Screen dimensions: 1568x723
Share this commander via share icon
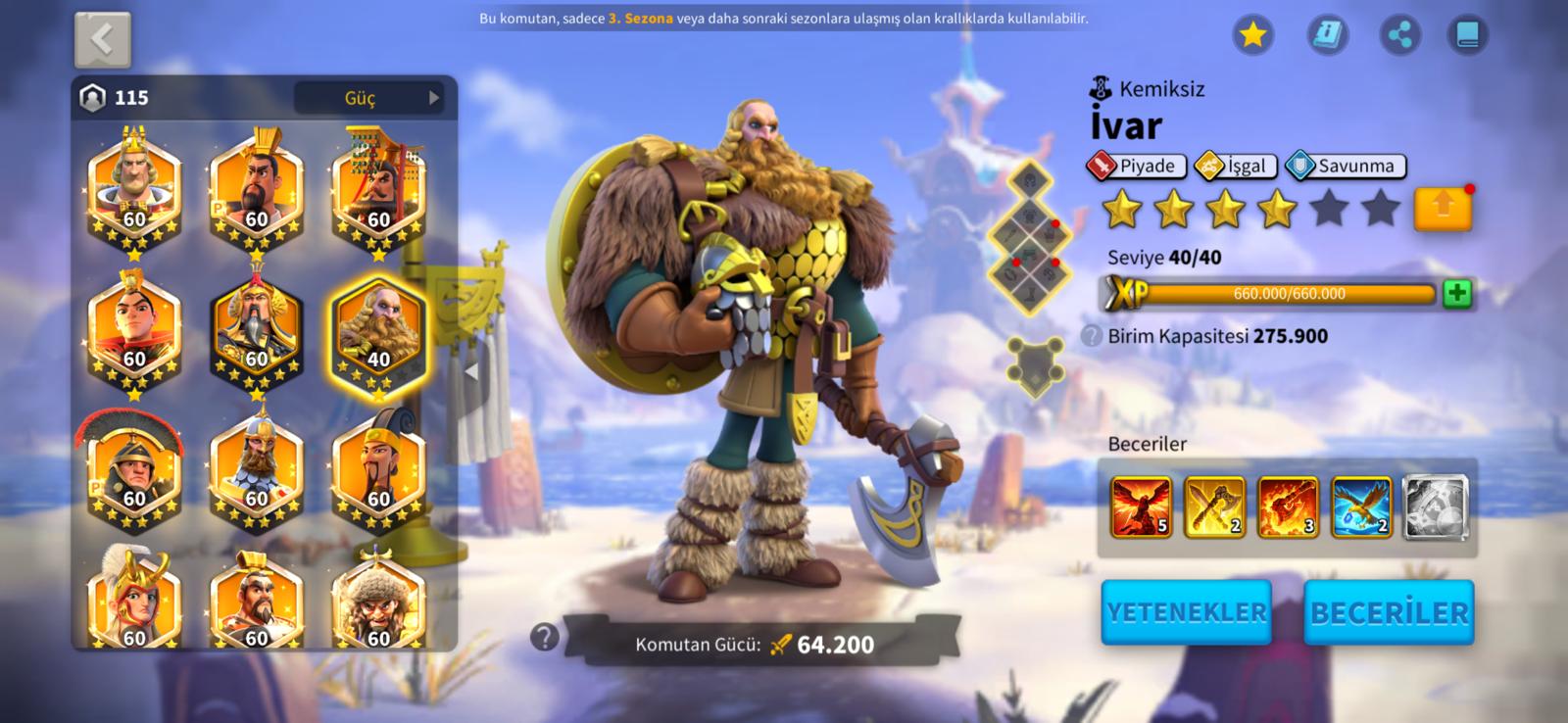[x=1400, y=36]
